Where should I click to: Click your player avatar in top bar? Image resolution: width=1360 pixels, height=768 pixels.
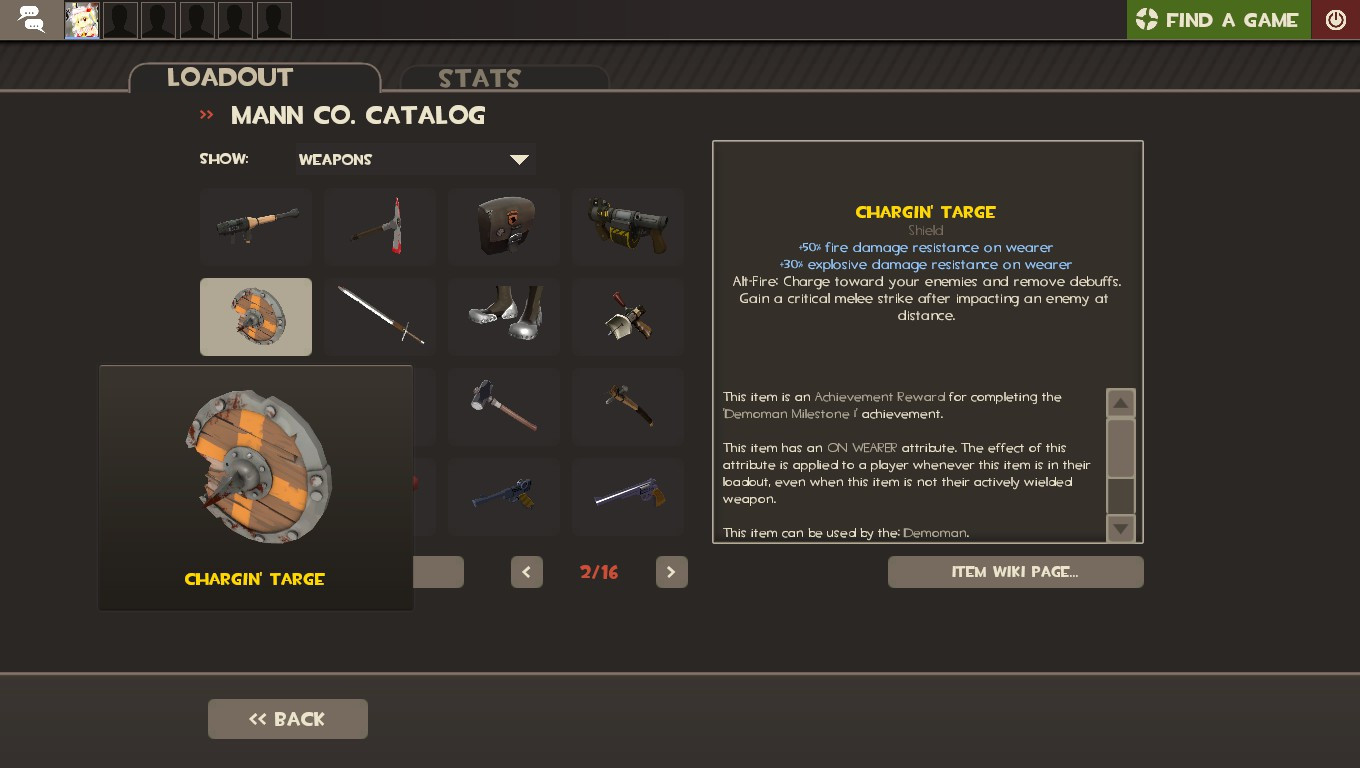(x=81, y=19)
